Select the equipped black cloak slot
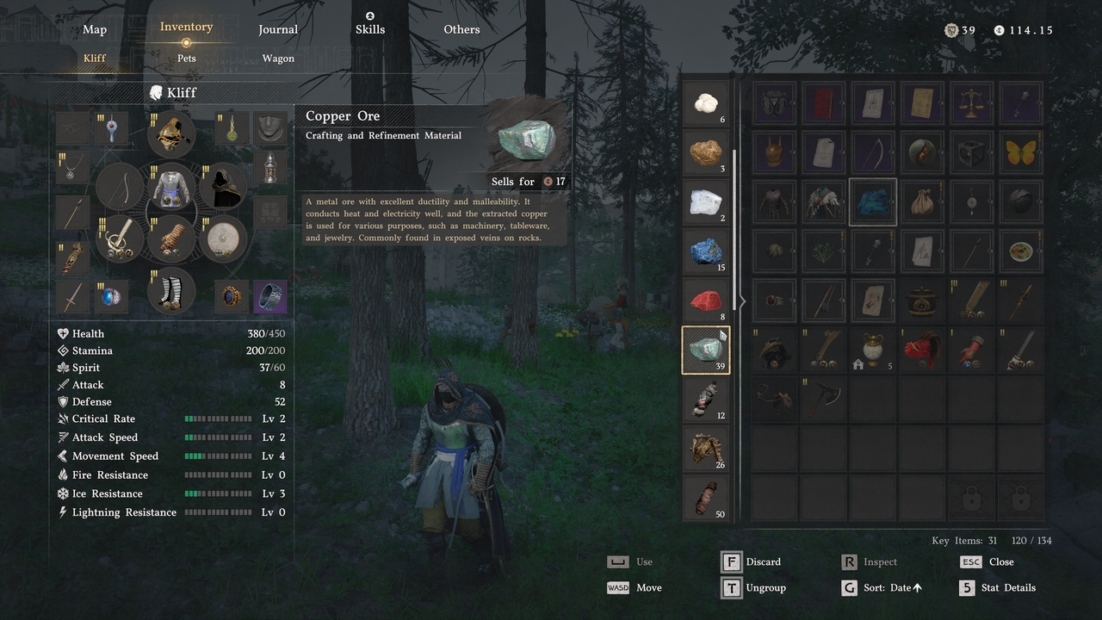The height and width of the screenshot is (620, 1102). click(x=222, y=187)
